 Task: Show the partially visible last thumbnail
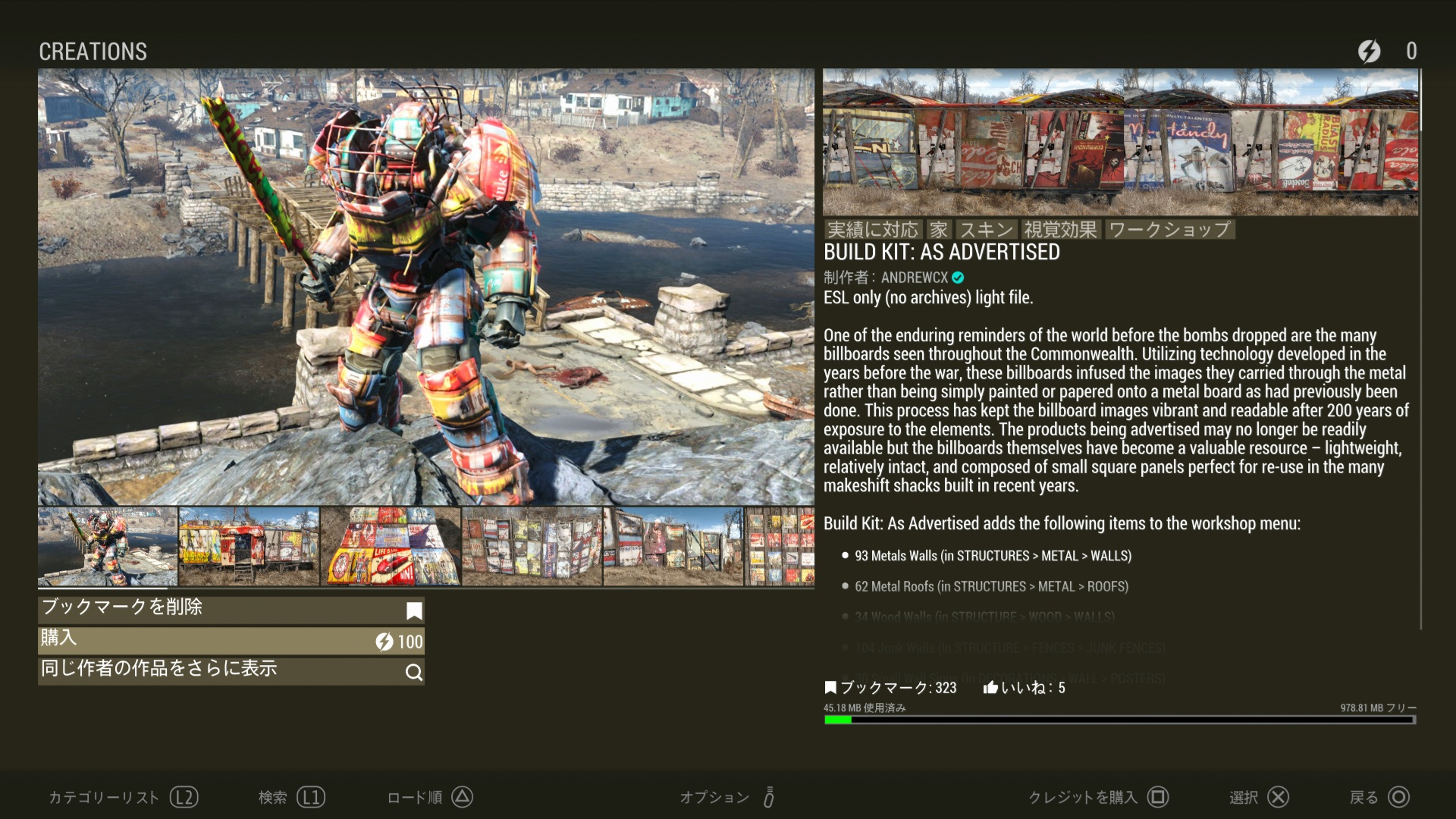coord(780,547)
